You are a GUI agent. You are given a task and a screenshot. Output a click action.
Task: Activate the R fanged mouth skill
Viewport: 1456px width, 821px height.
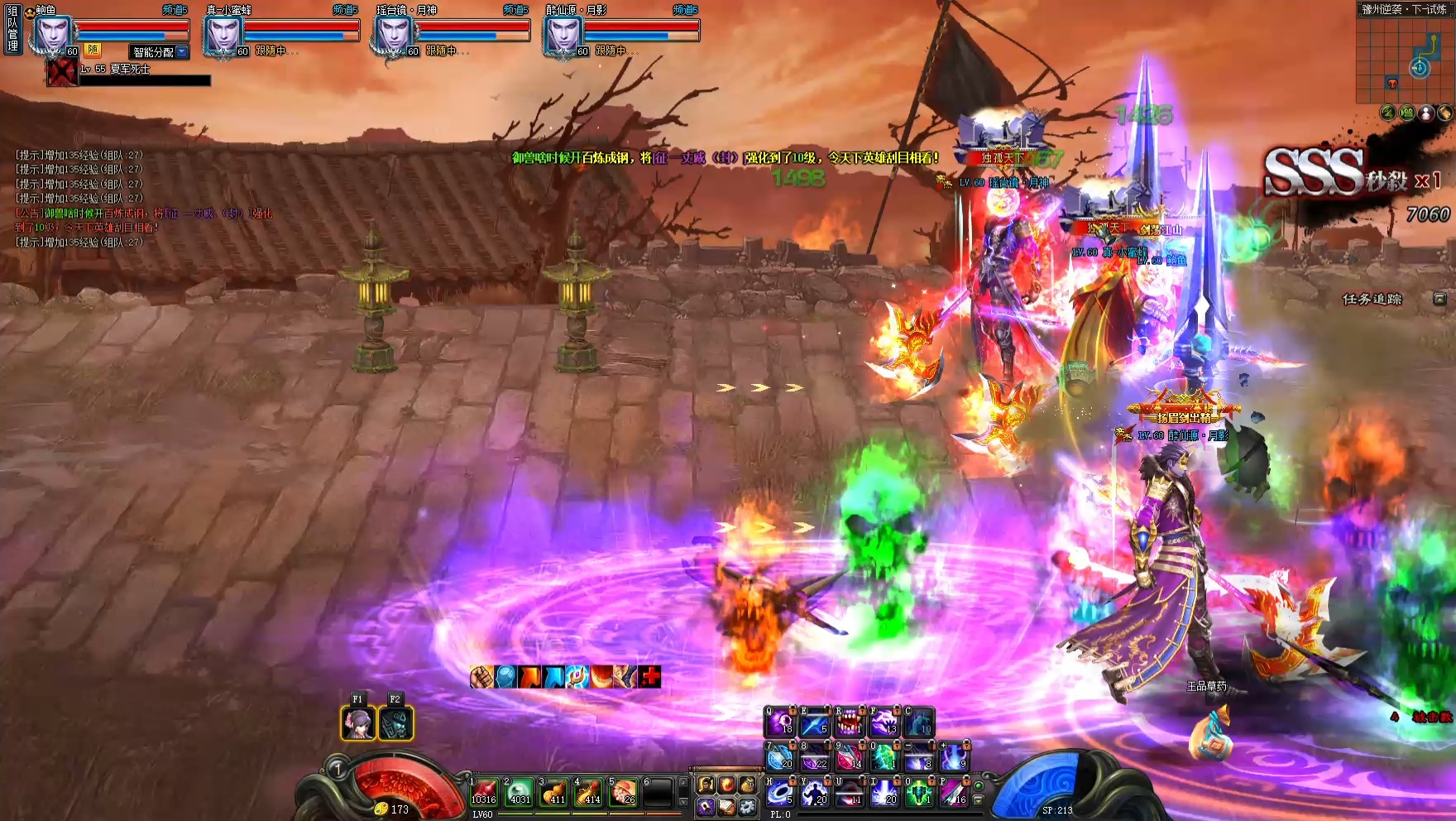(x=849, y=723)
